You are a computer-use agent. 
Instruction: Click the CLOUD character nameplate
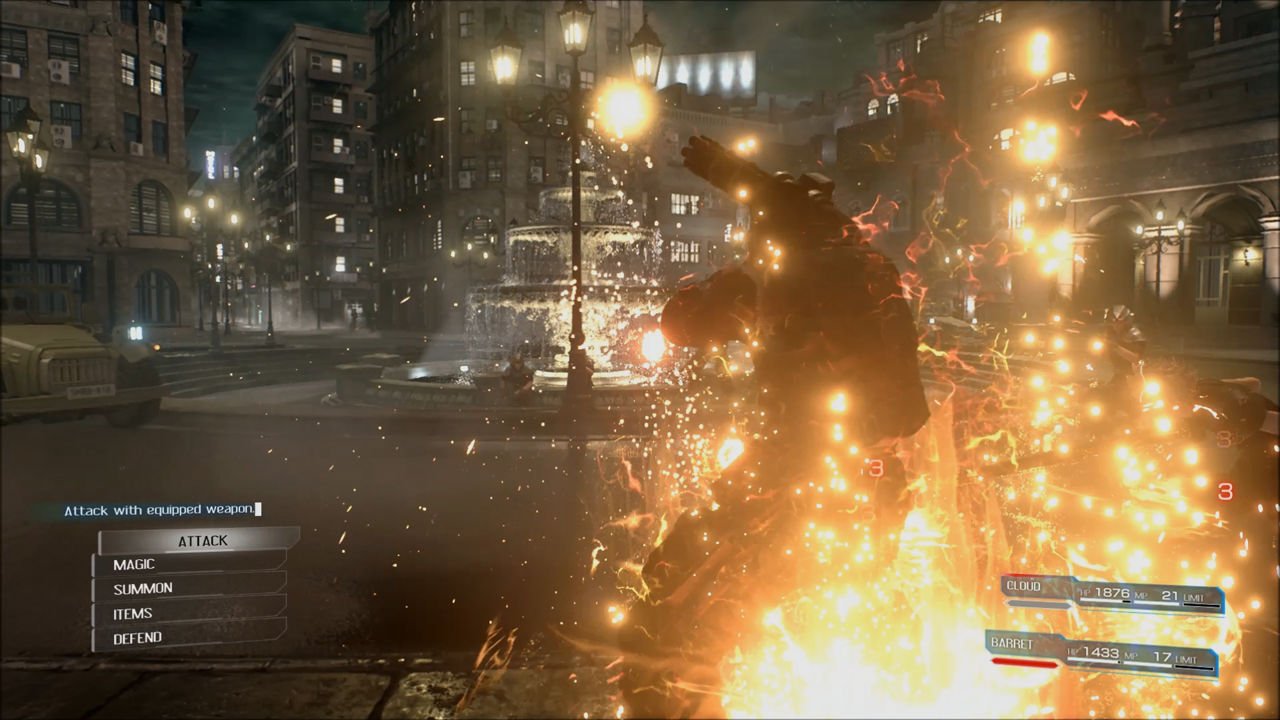(1022, 585)
